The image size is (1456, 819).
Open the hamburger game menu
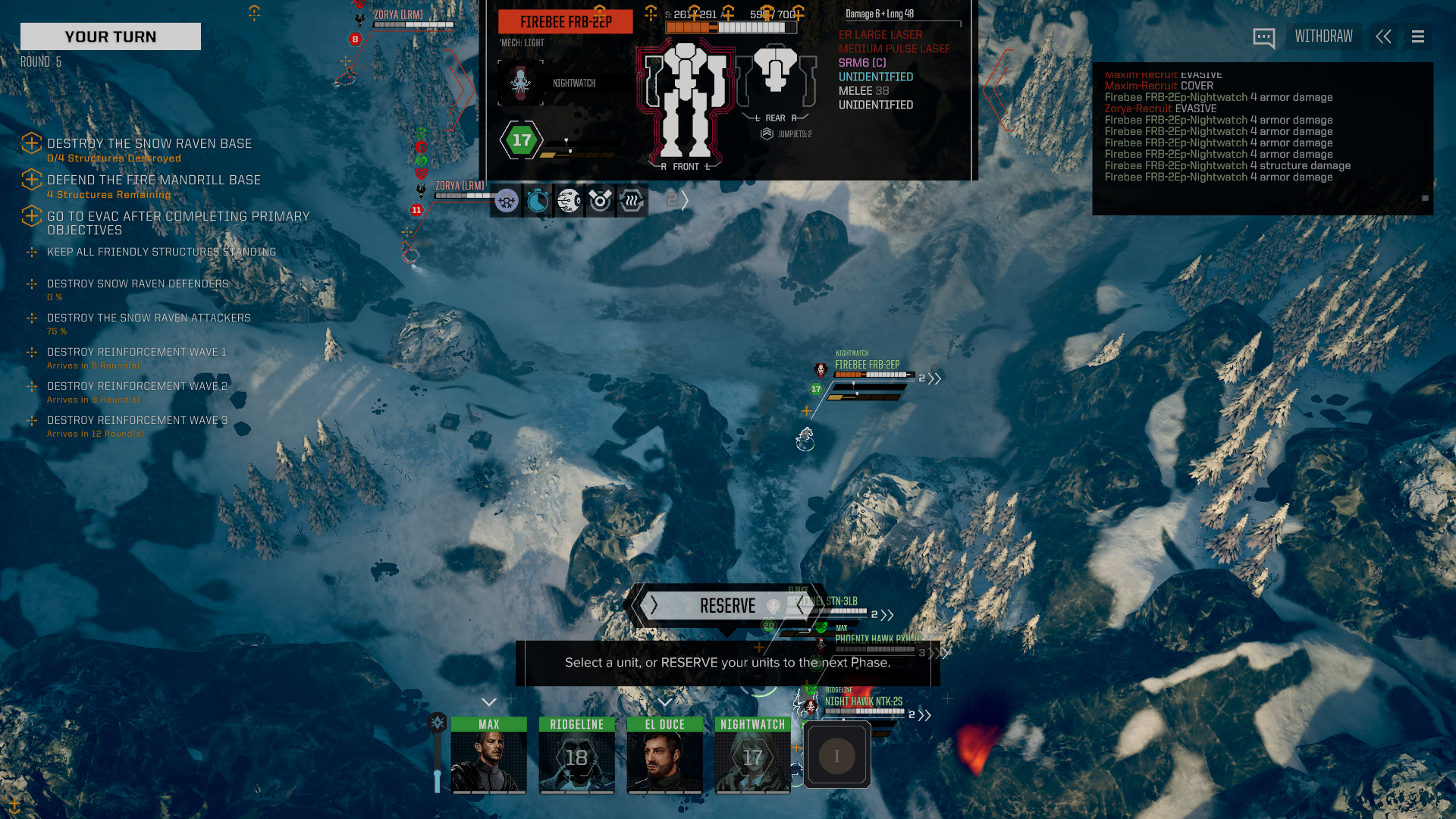coord(1418,36)
